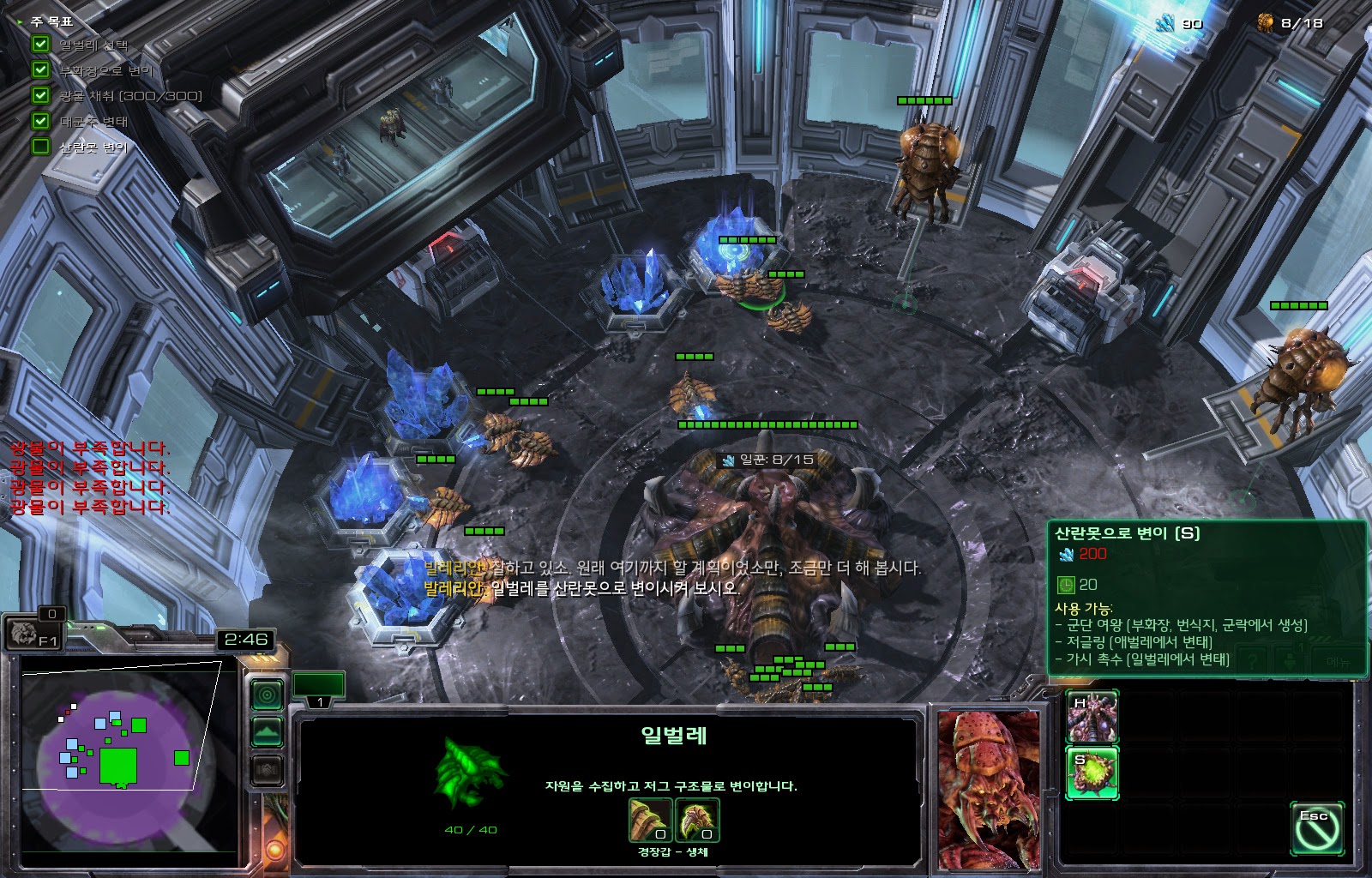Screen dimensions: 1372x878
Task: Click the Drone claw attack icon
Action: point(697,821)
